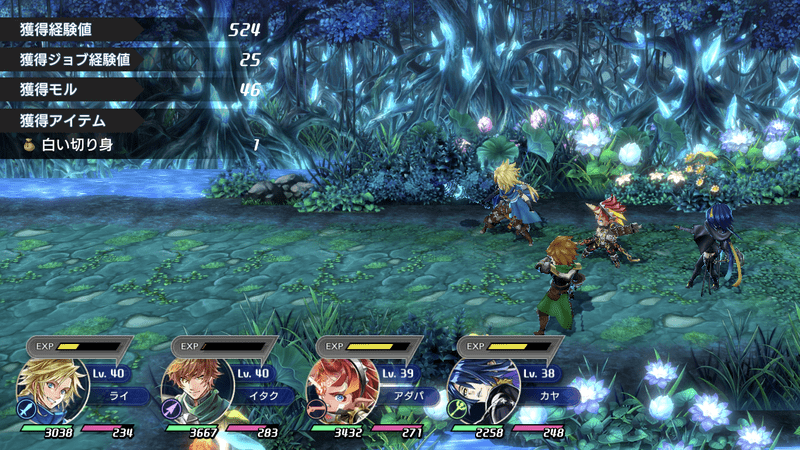Click the 白い切り身 item reward row

[140, 145]
